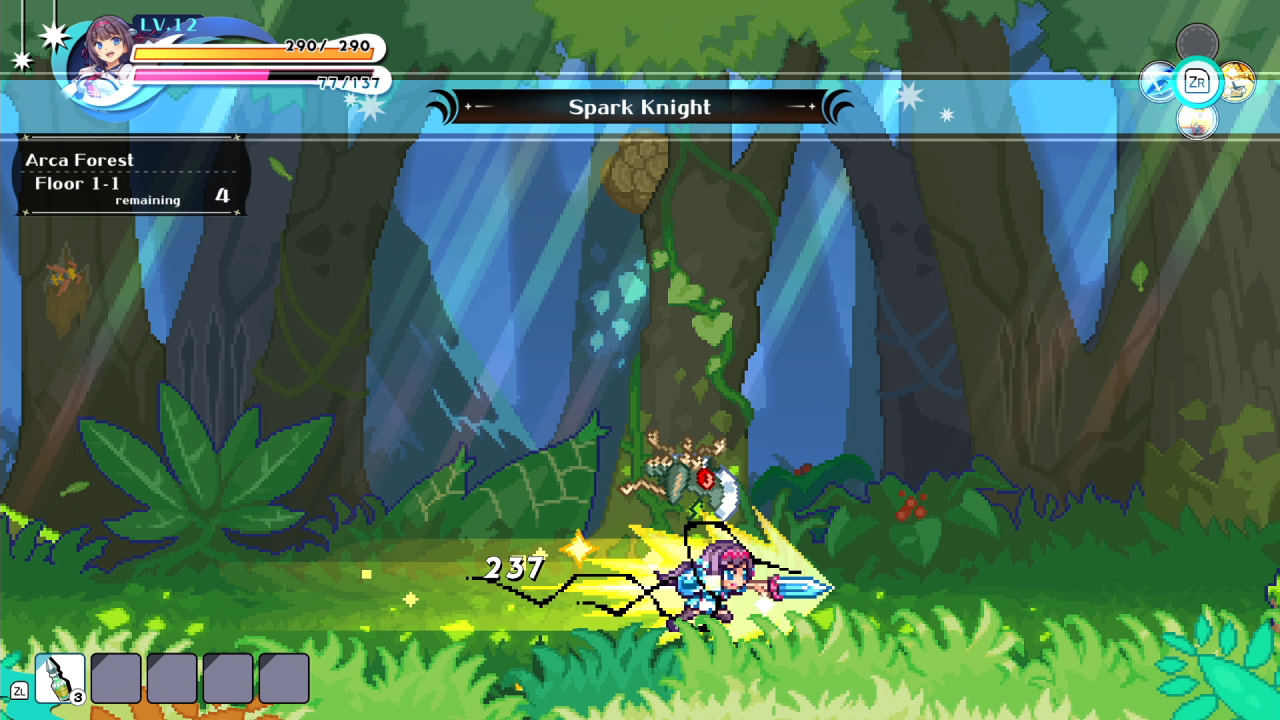The height and width of the screenshot is (720, 1280).
Task: Activate the golden burst skill icon
Action: coord(1238,82)
